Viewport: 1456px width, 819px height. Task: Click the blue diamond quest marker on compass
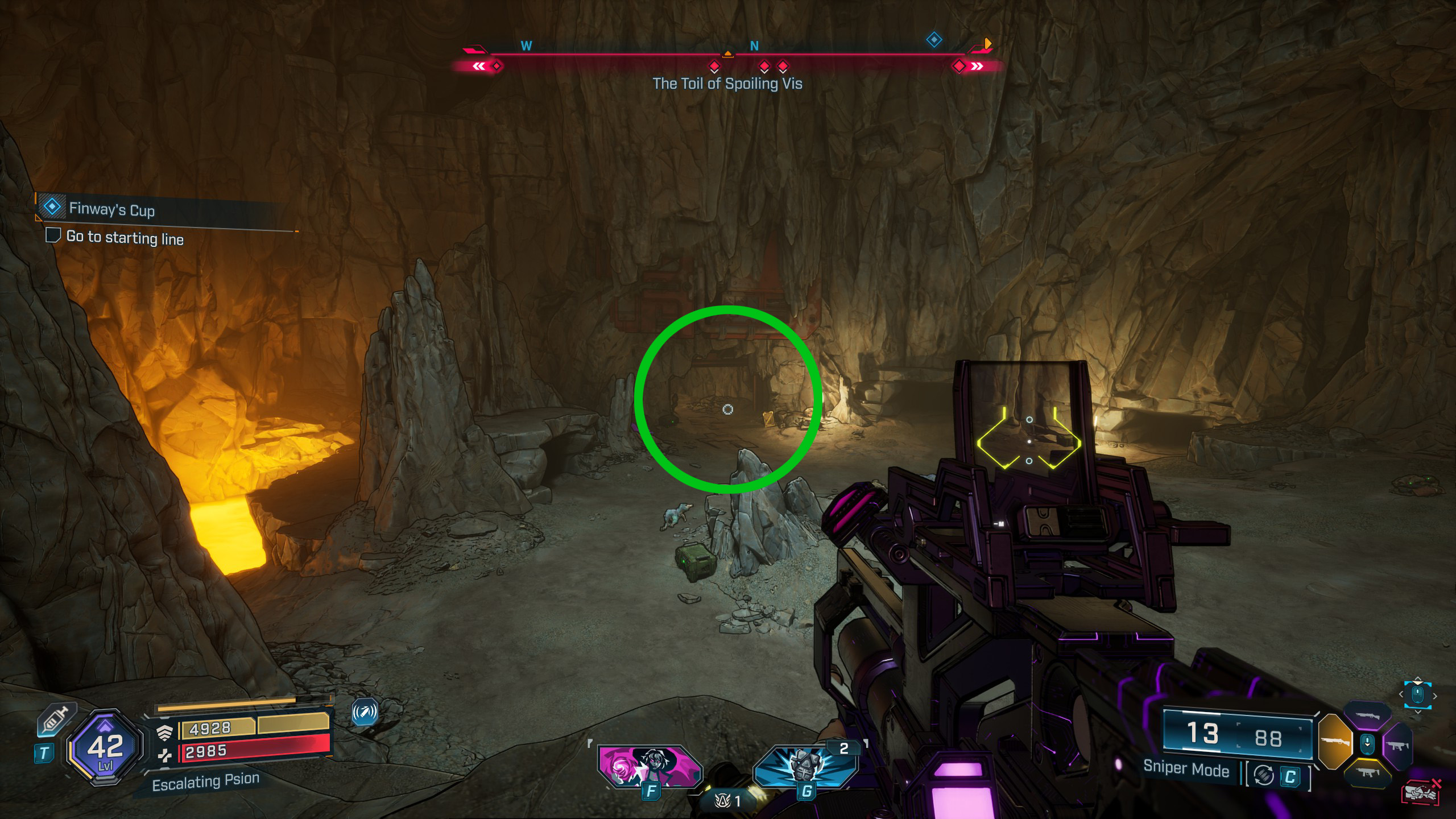tap(934, 40)
